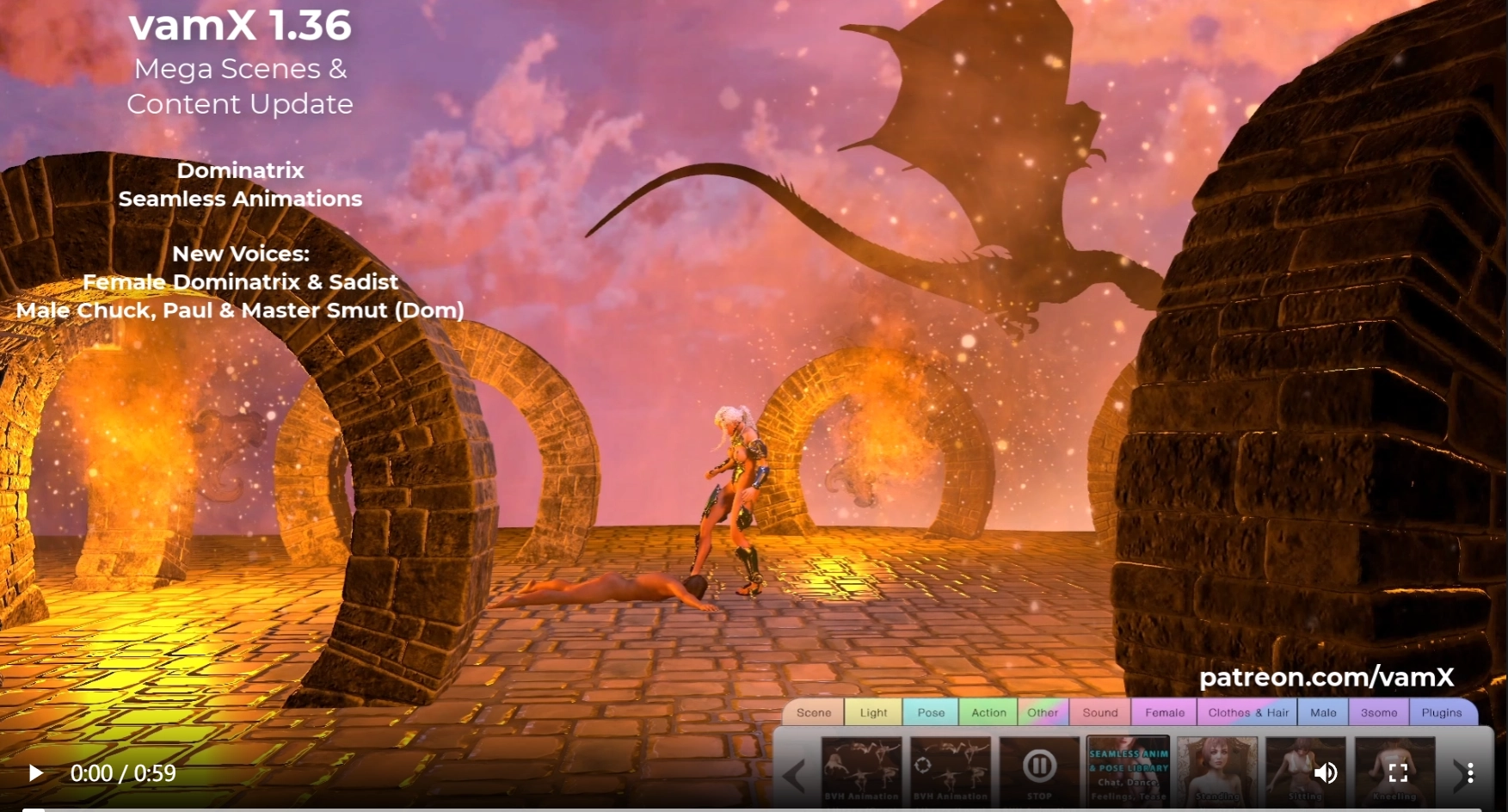Open the video player's three-dot menu
This screenshot has width=1508, height=812.
[1470, 773]
